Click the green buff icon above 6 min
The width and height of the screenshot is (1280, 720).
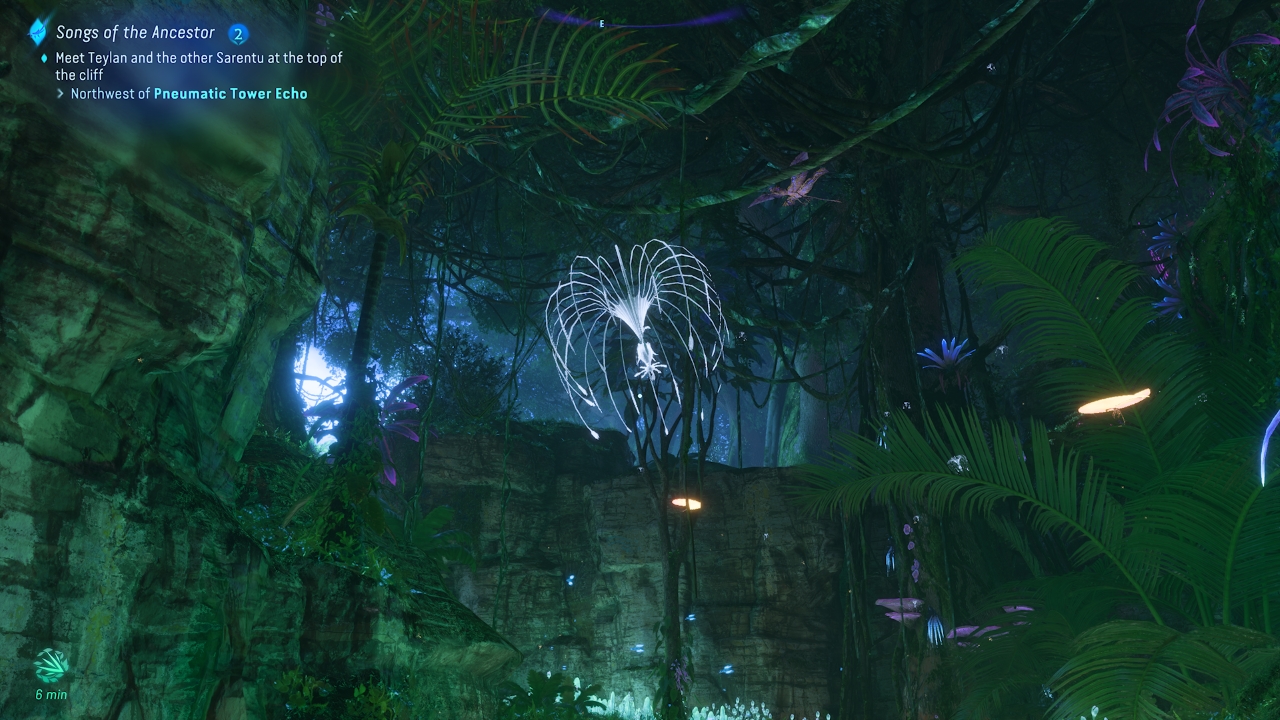pyautogui.click(x=51, y=665)
